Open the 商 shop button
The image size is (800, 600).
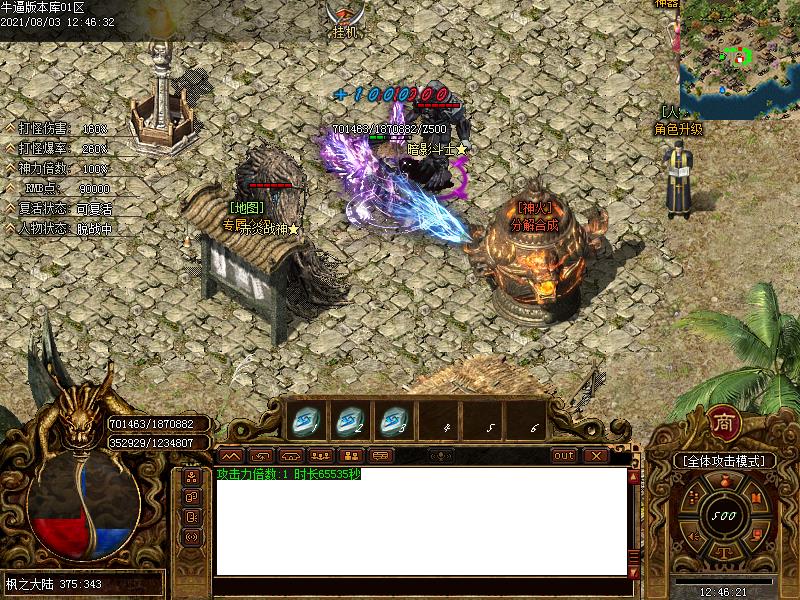pos(723,424)
